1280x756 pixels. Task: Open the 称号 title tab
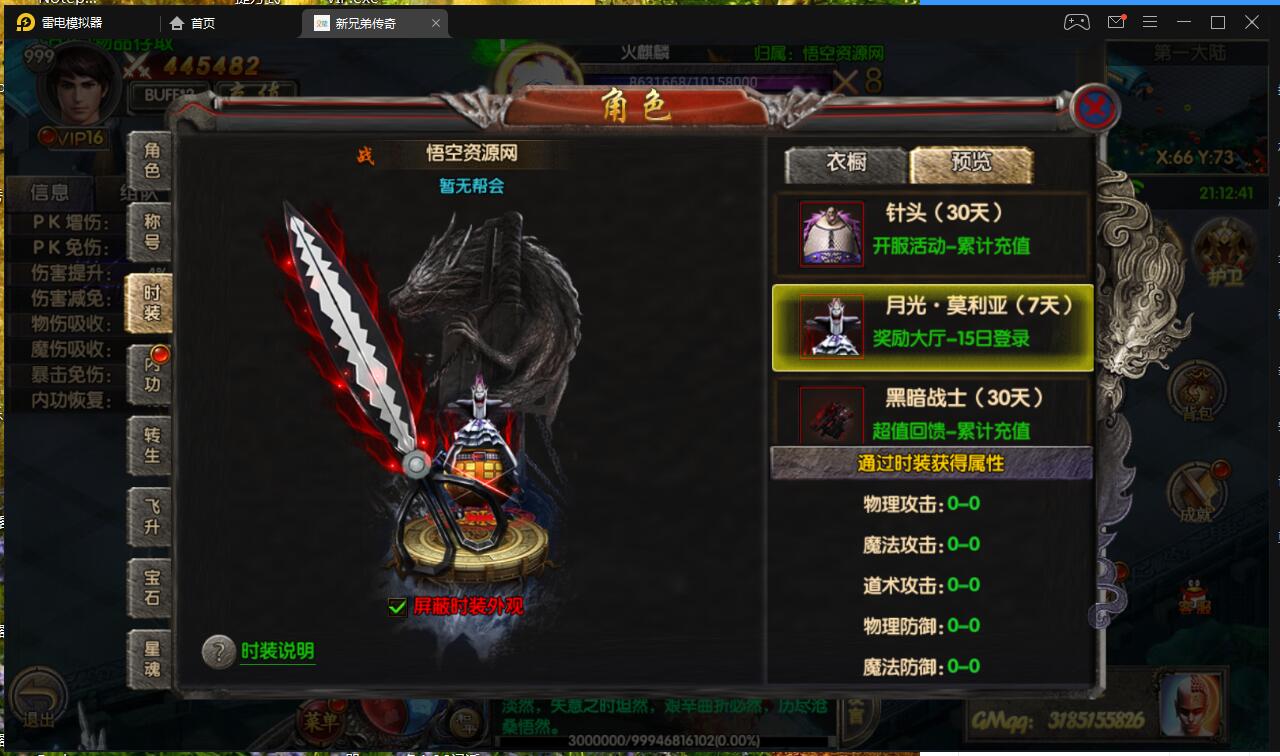pyautogui.click(x=151, y=232)
